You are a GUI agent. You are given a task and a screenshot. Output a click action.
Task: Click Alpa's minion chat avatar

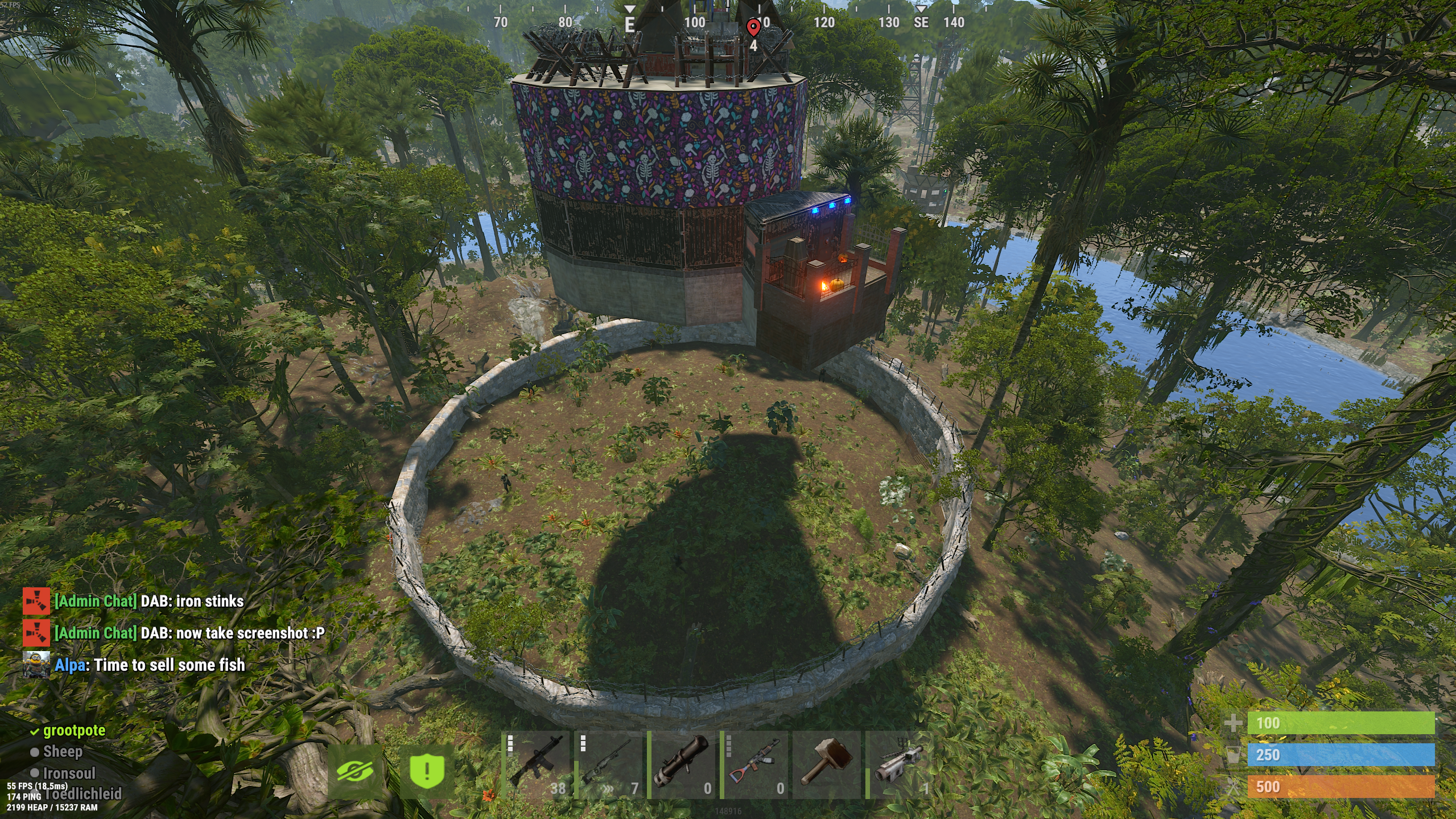click(x=36, y=665)
